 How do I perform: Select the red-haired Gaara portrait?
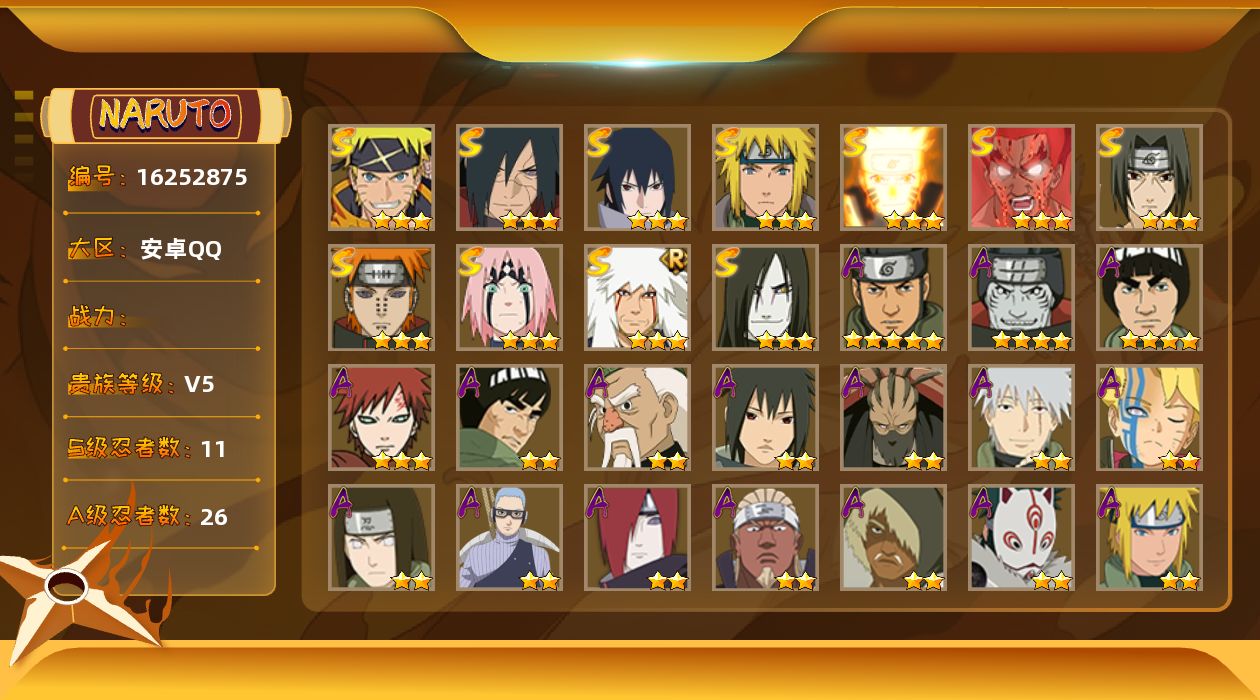click(x=381, y=417)
